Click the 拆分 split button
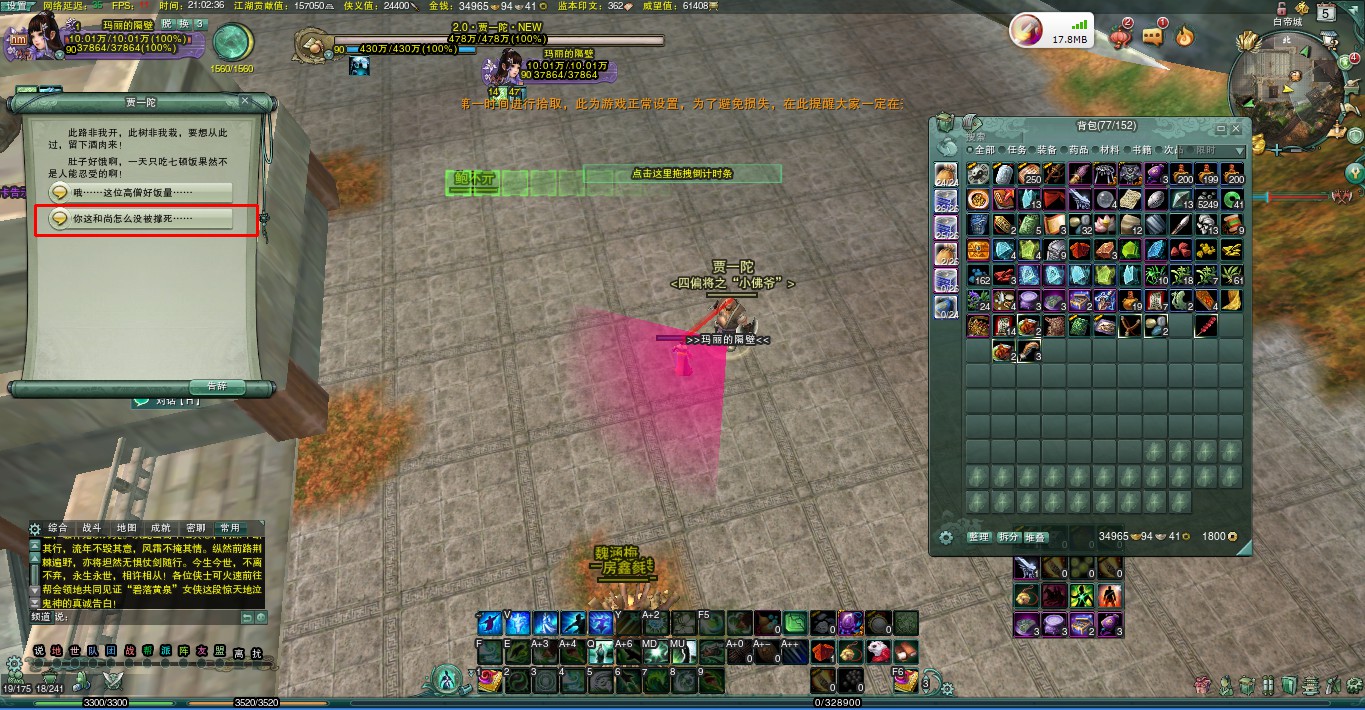The image size is (1365, 710). click(x=1007, y=537)
